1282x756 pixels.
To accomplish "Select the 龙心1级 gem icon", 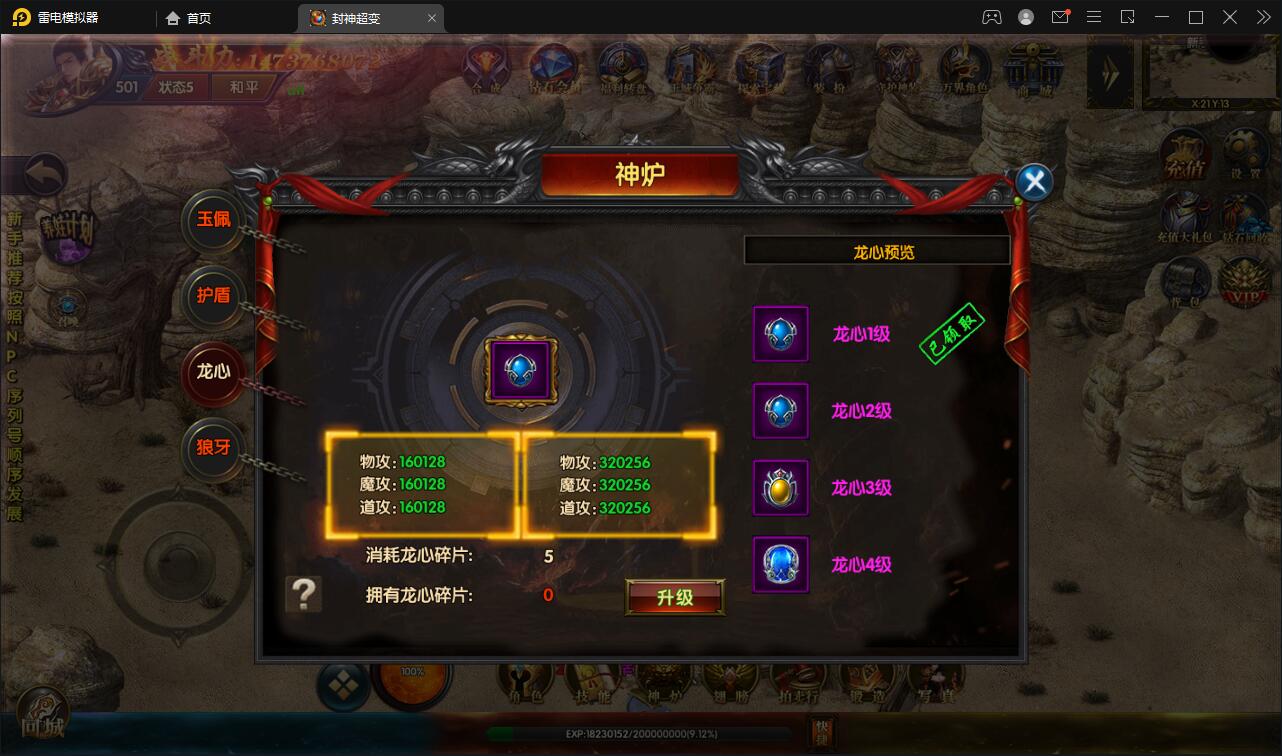I will coord(780,334).
